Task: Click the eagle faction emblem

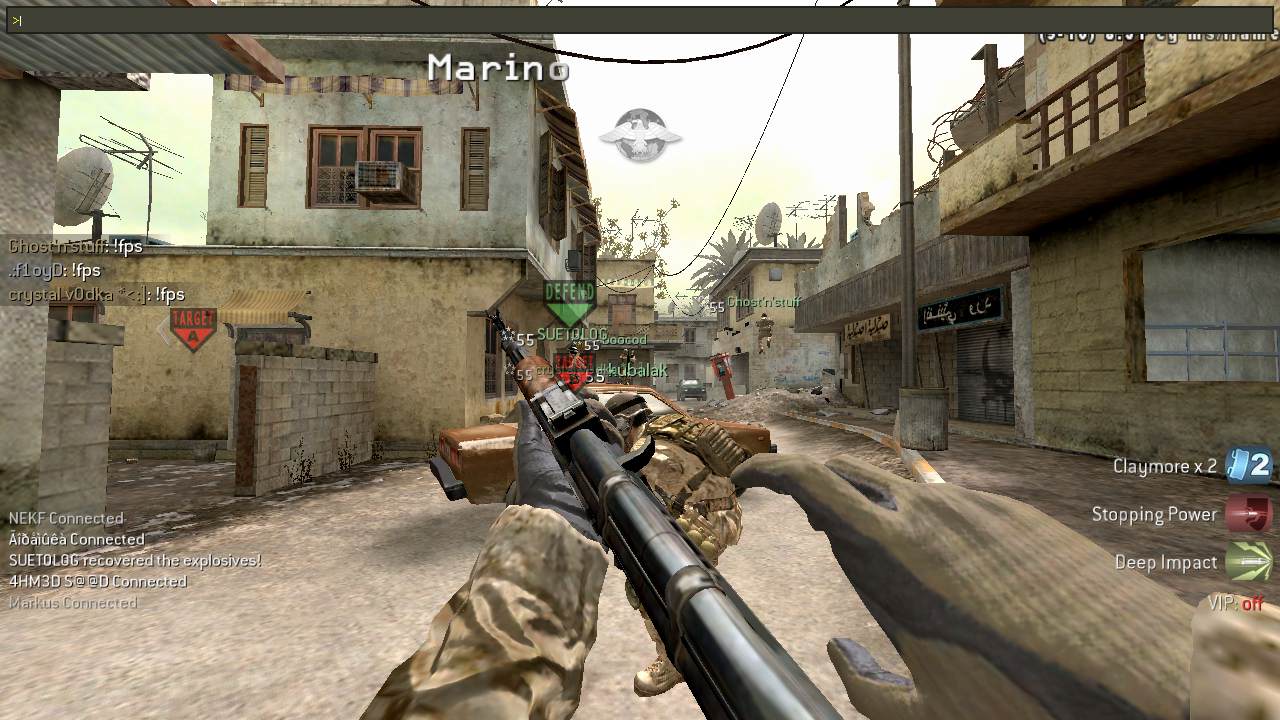Action: pos(640,135)
